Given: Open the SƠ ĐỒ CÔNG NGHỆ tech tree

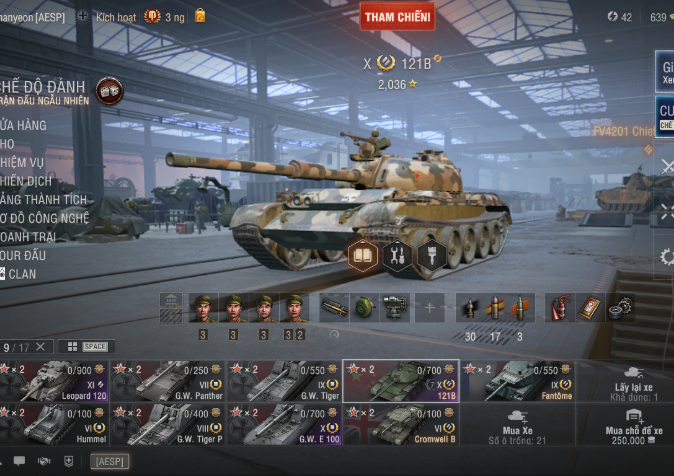Looking at the screenshot, I should coord(45,218).
